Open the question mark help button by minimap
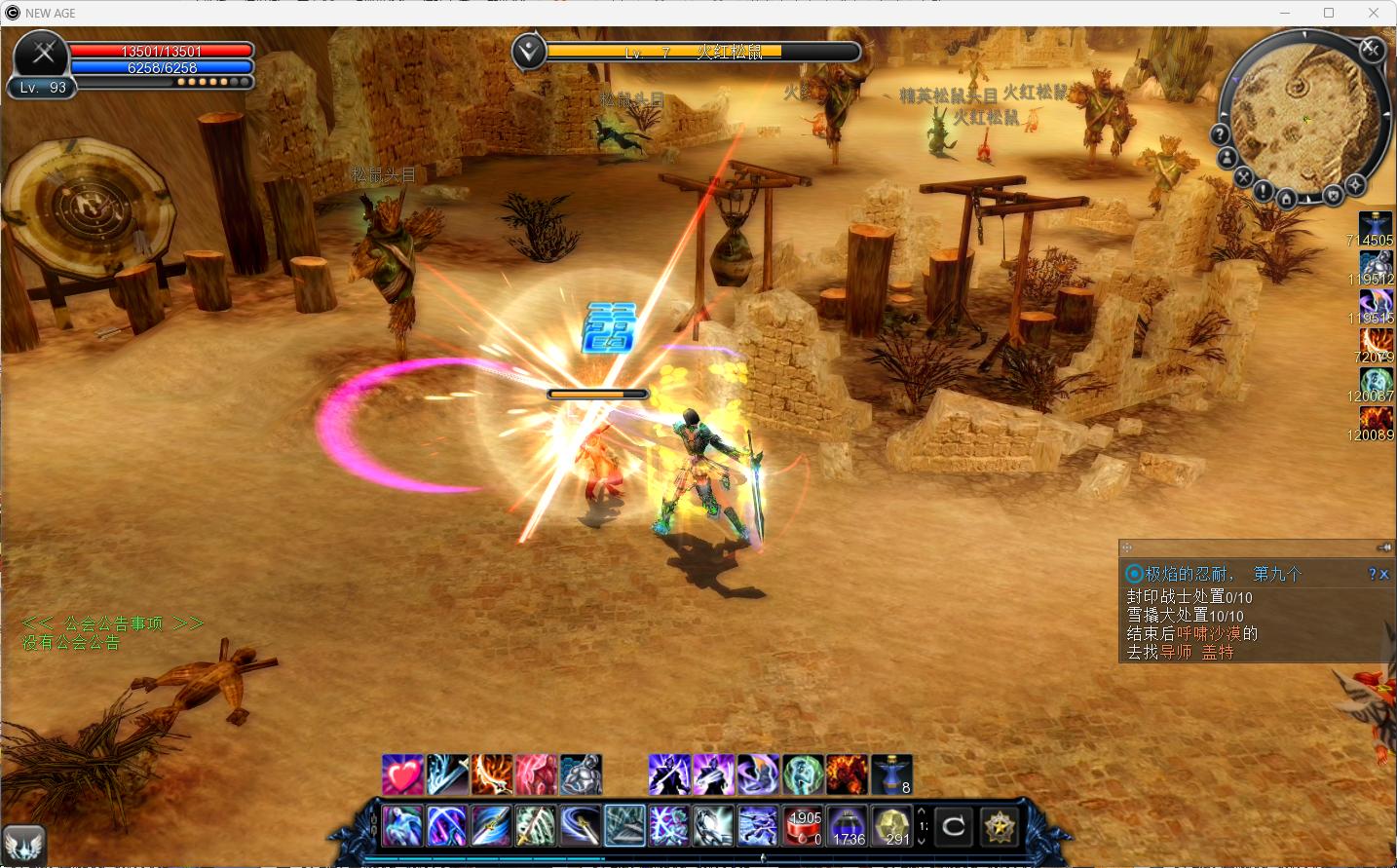This screenshot has width=1397, height=868. 1220,133
